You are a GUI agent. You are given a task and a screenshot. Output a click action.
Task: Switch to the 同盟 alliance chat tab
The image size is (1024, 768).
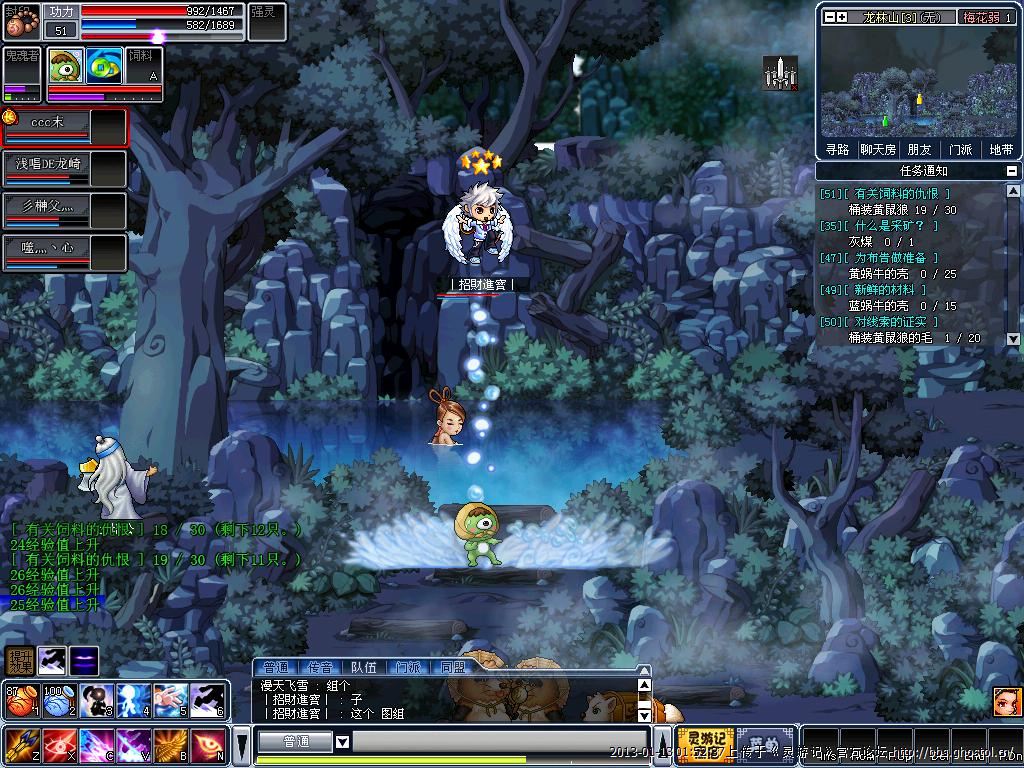pos(451,667)
